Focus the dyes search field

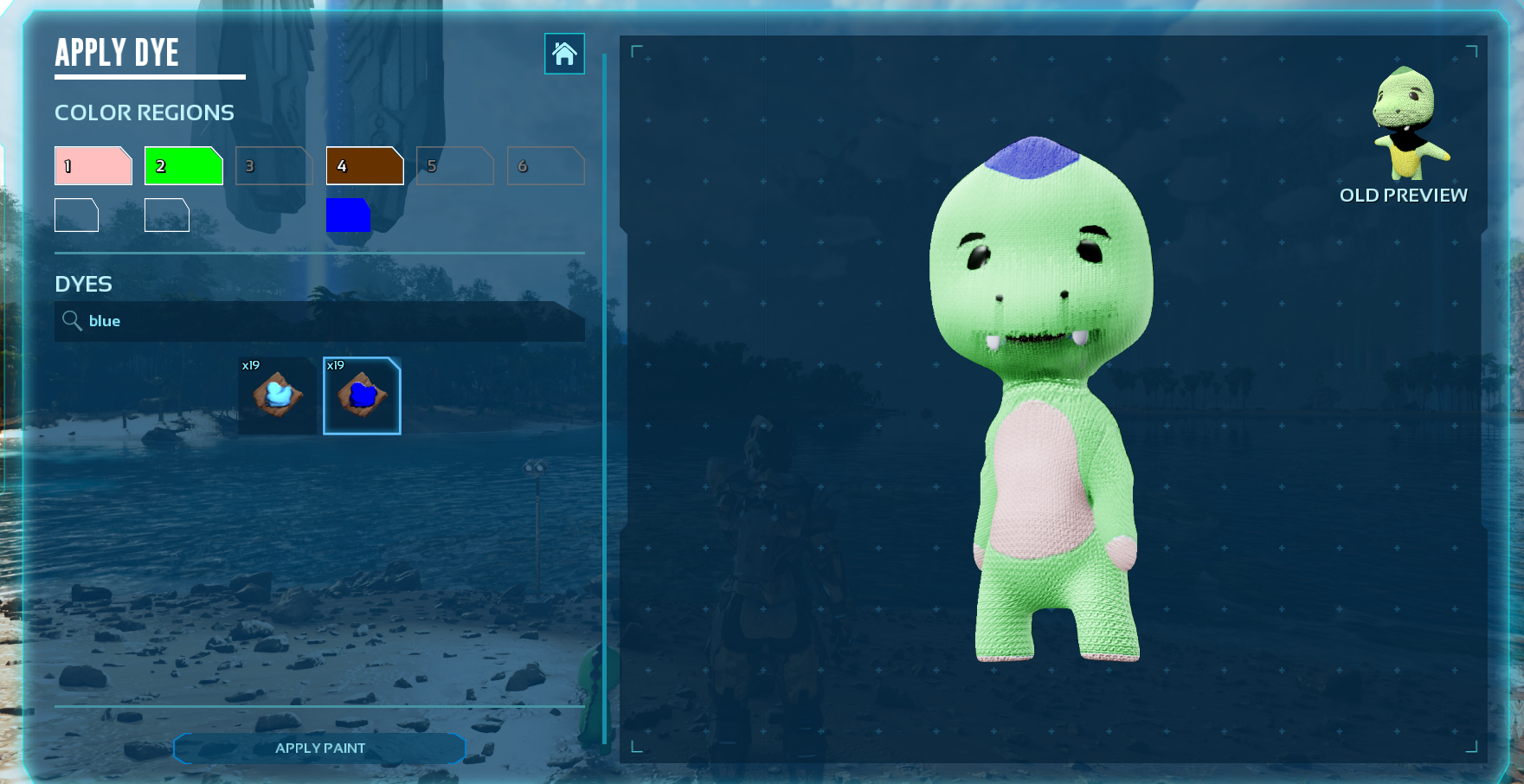click(329, 321)
